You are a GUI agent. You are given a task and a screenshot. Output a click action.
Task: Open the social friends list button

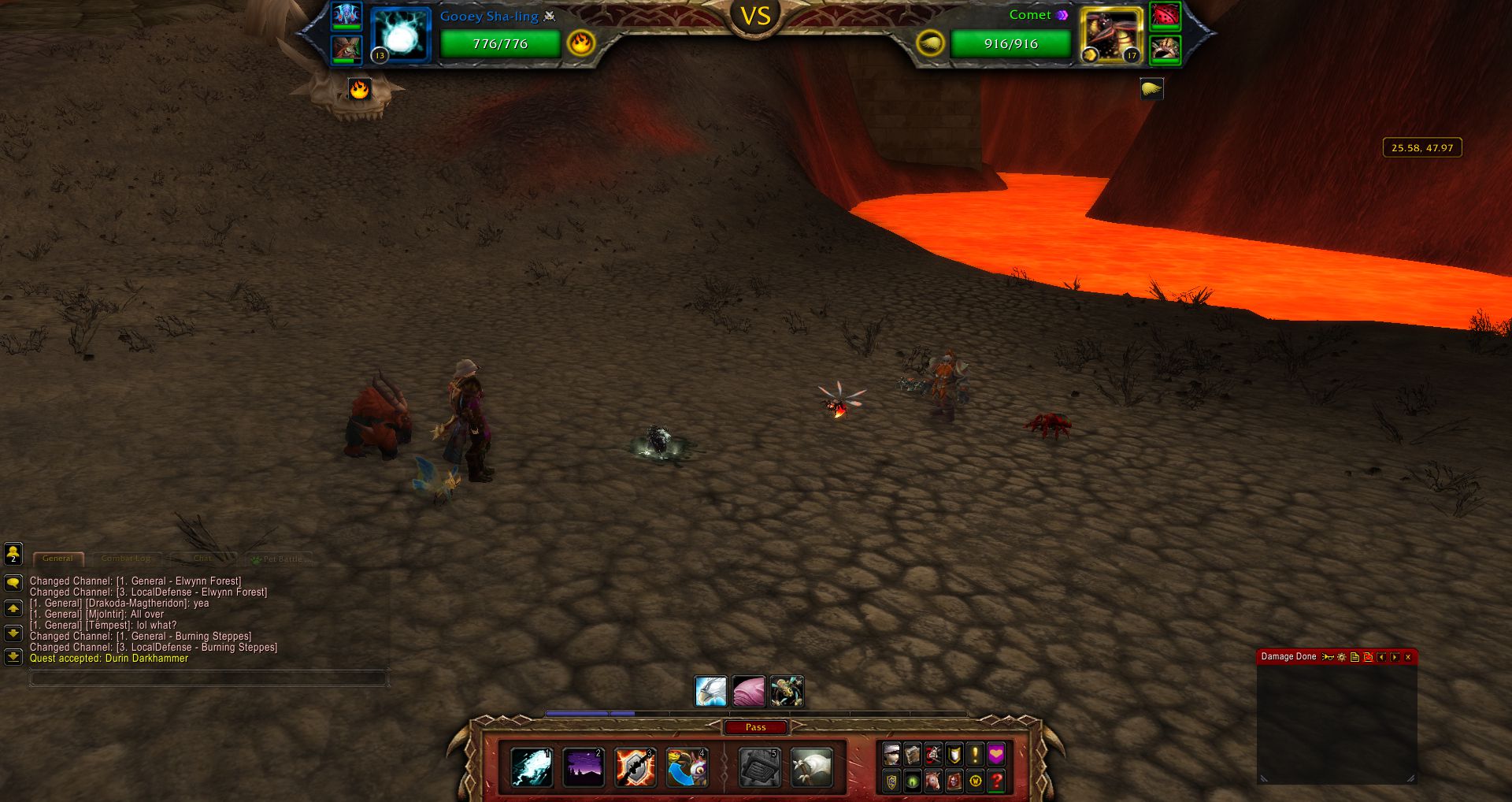click(13, 554)
